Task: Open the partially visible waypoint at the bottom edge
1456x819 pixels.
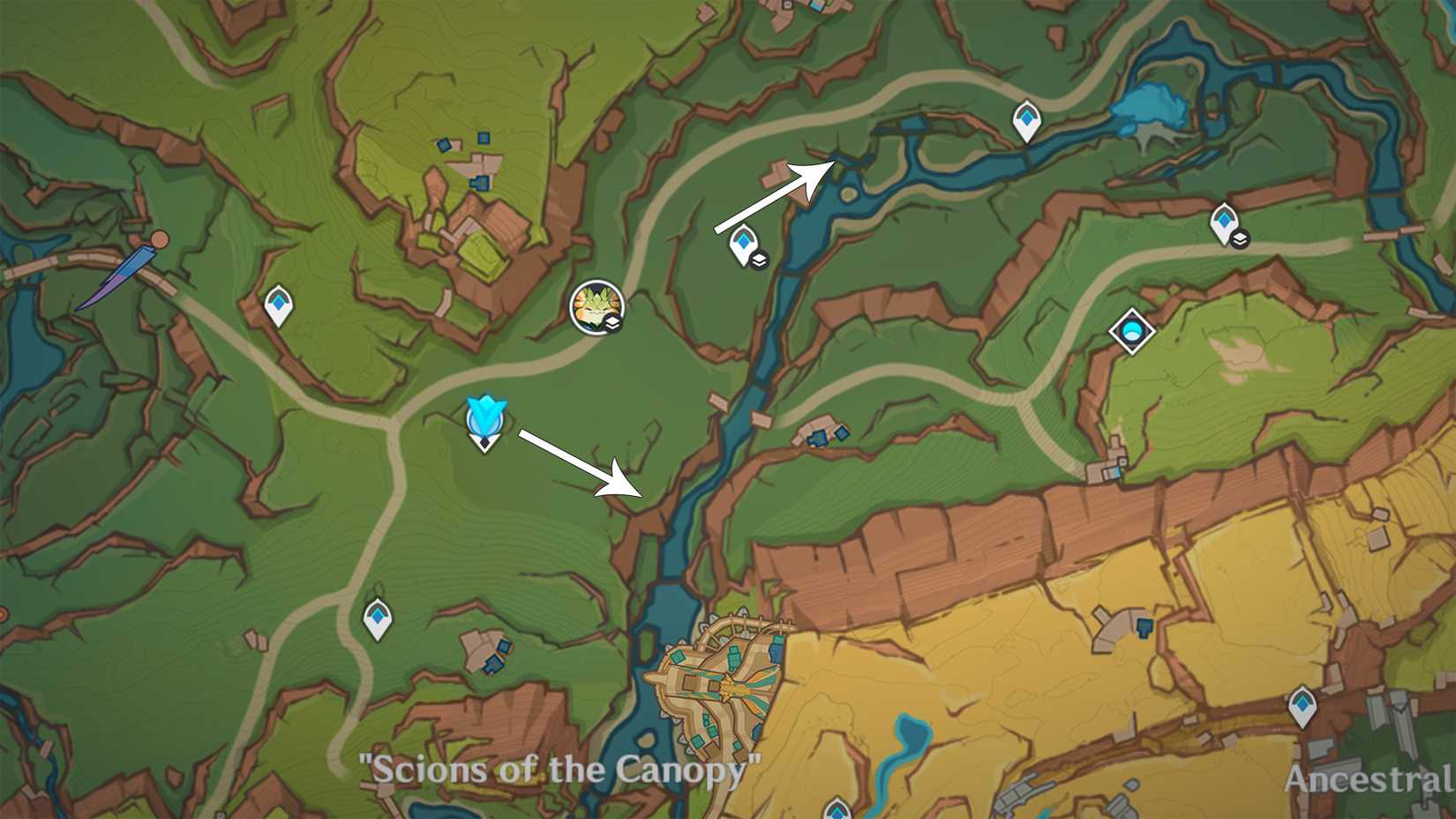Action: [x=838, y=812]
